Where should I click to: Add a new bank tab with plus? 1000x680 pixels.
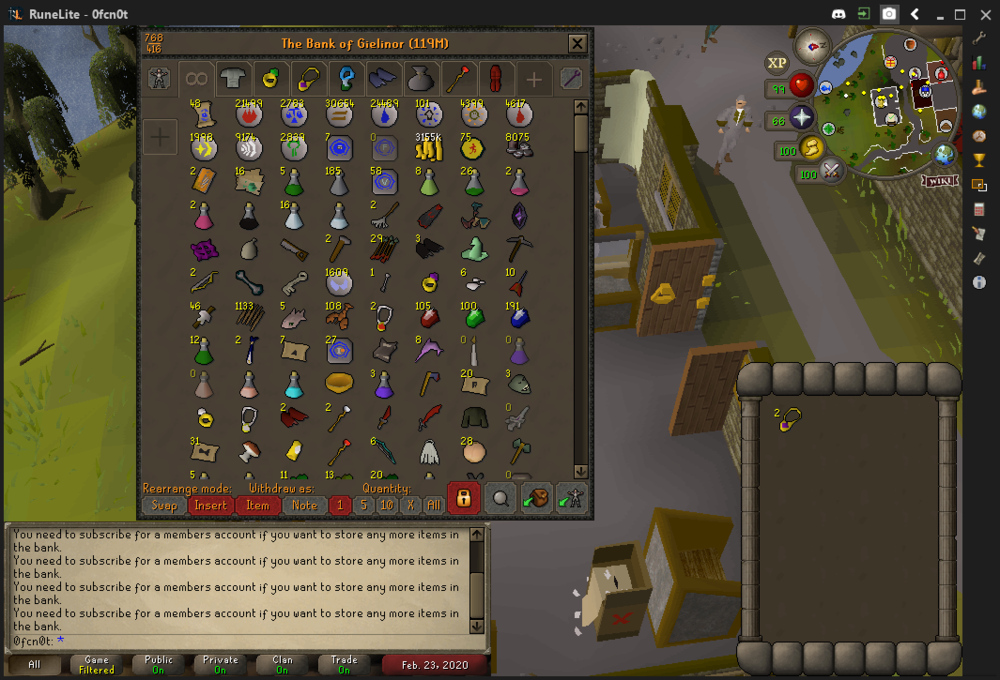pyautogui.click(x=535, y=79)
